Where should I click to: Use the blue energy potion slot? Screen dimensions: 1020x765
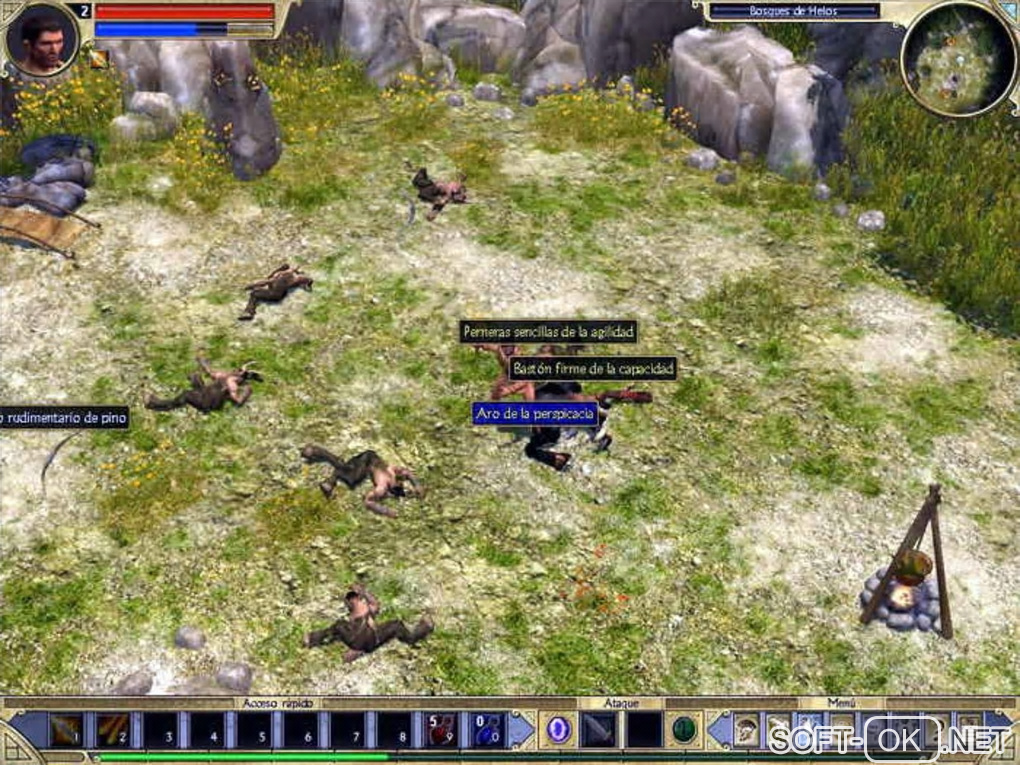point(488,730)
